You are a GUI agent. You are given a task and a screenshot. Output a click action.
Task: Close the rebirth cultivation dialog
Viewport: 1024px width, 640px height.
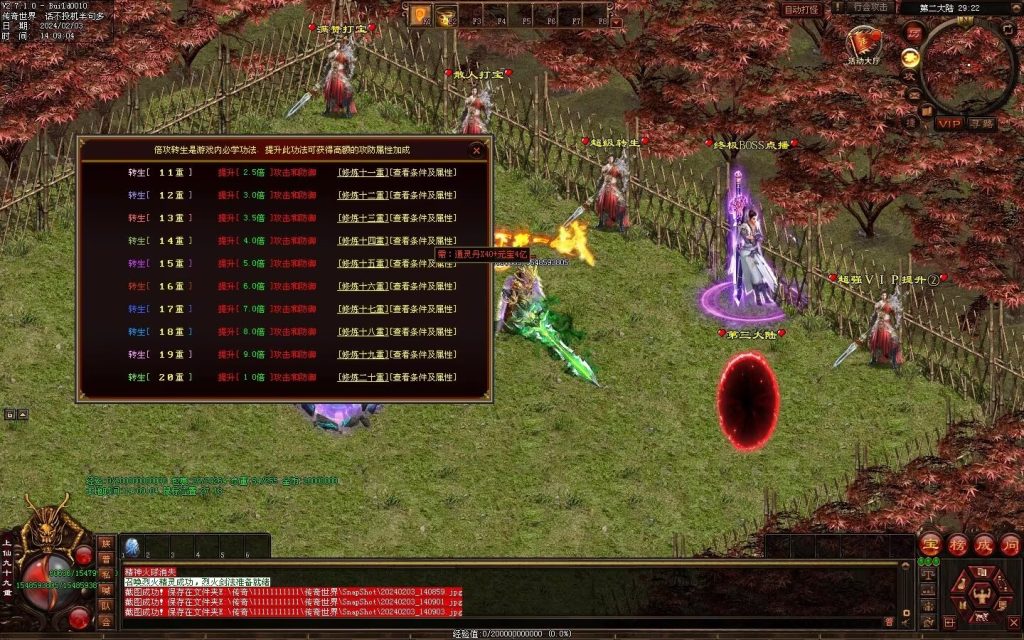click(476, 151)
